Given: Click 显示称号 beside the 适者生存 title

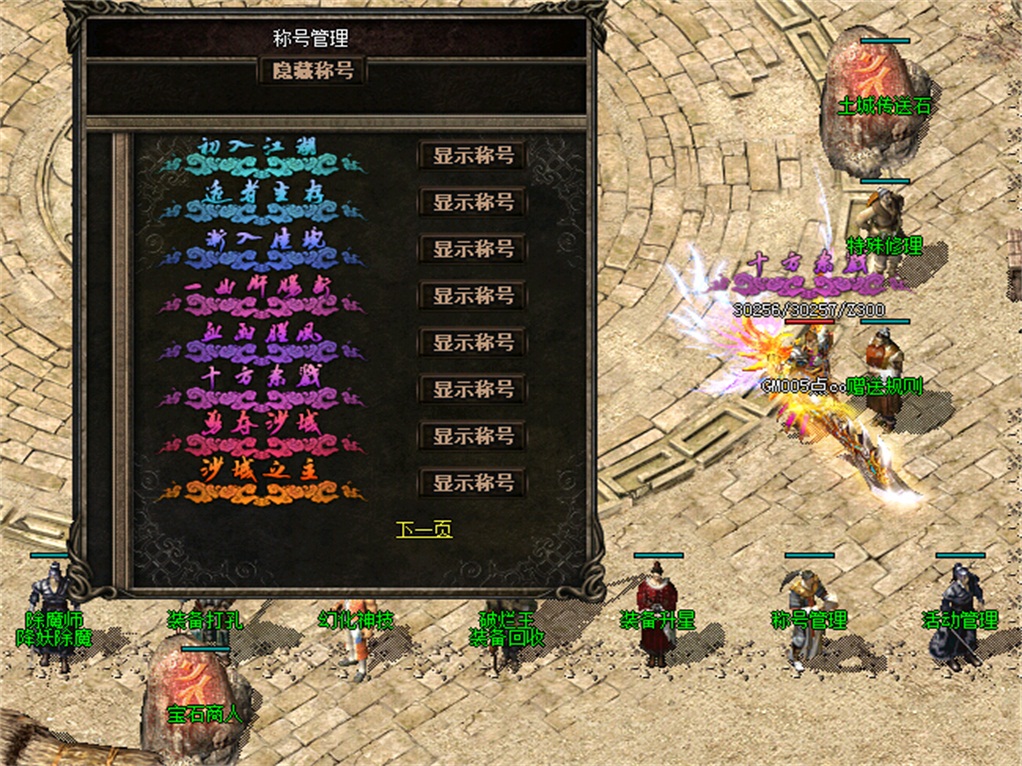Looking at the screenshot, I should tap(473, 202).
